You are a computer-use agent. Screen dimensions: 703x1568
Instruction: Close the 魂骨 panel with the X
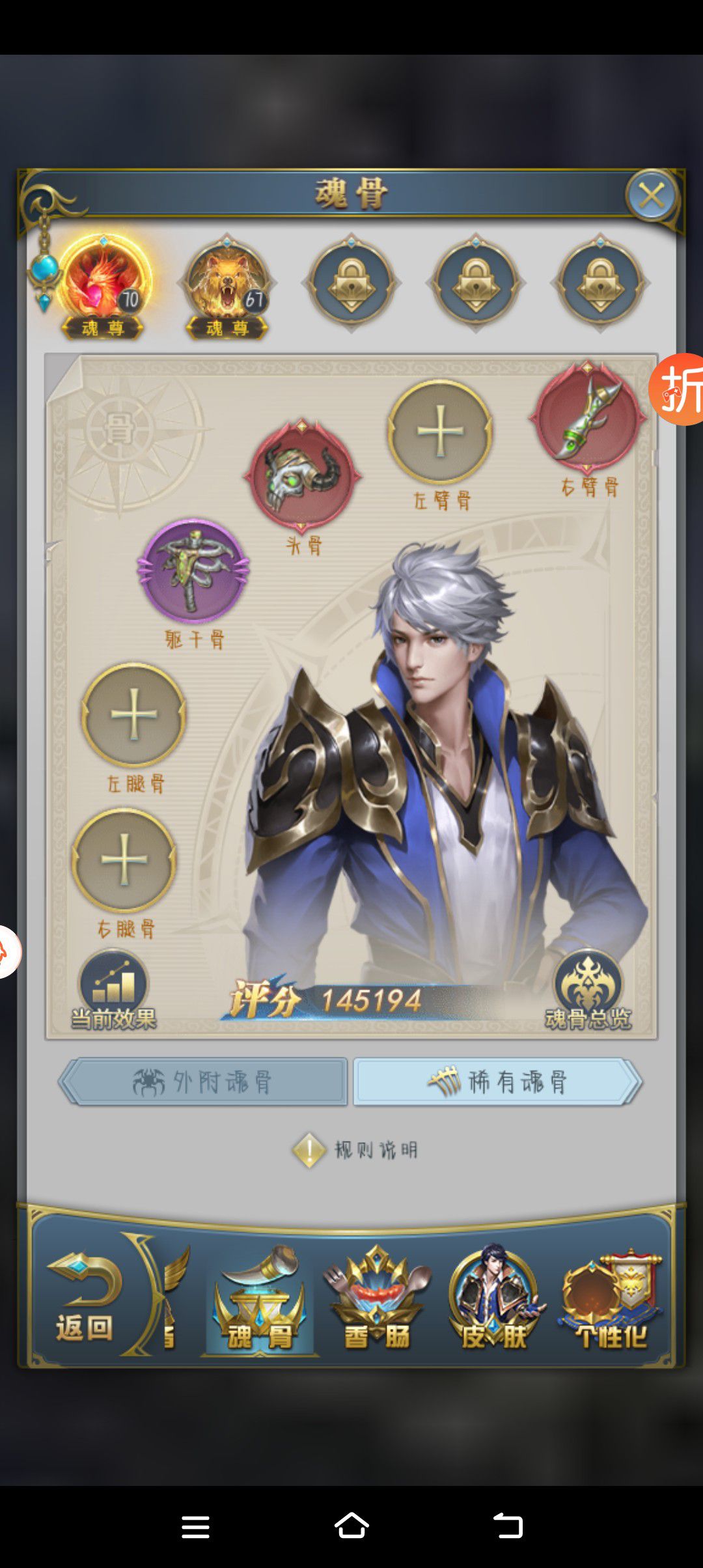pos(651,195)
